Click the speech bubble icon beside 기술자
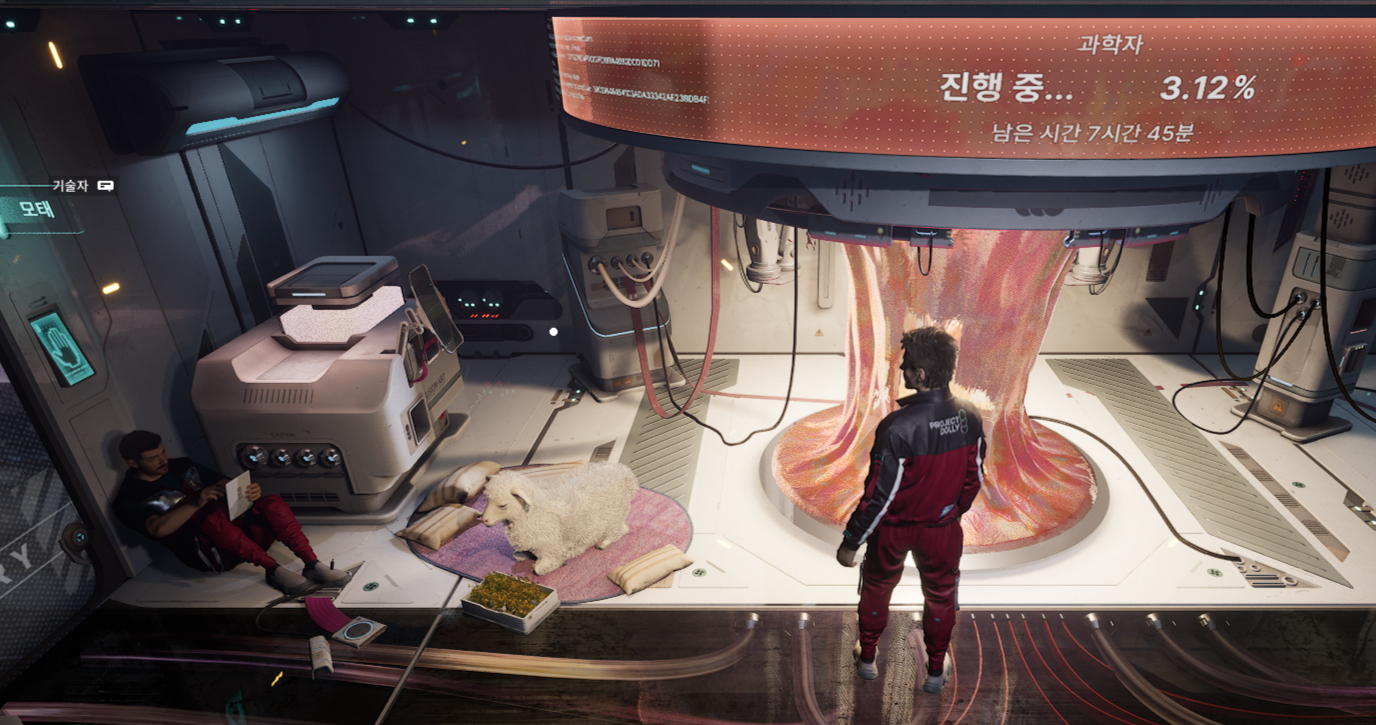 (x=106, y=185)
